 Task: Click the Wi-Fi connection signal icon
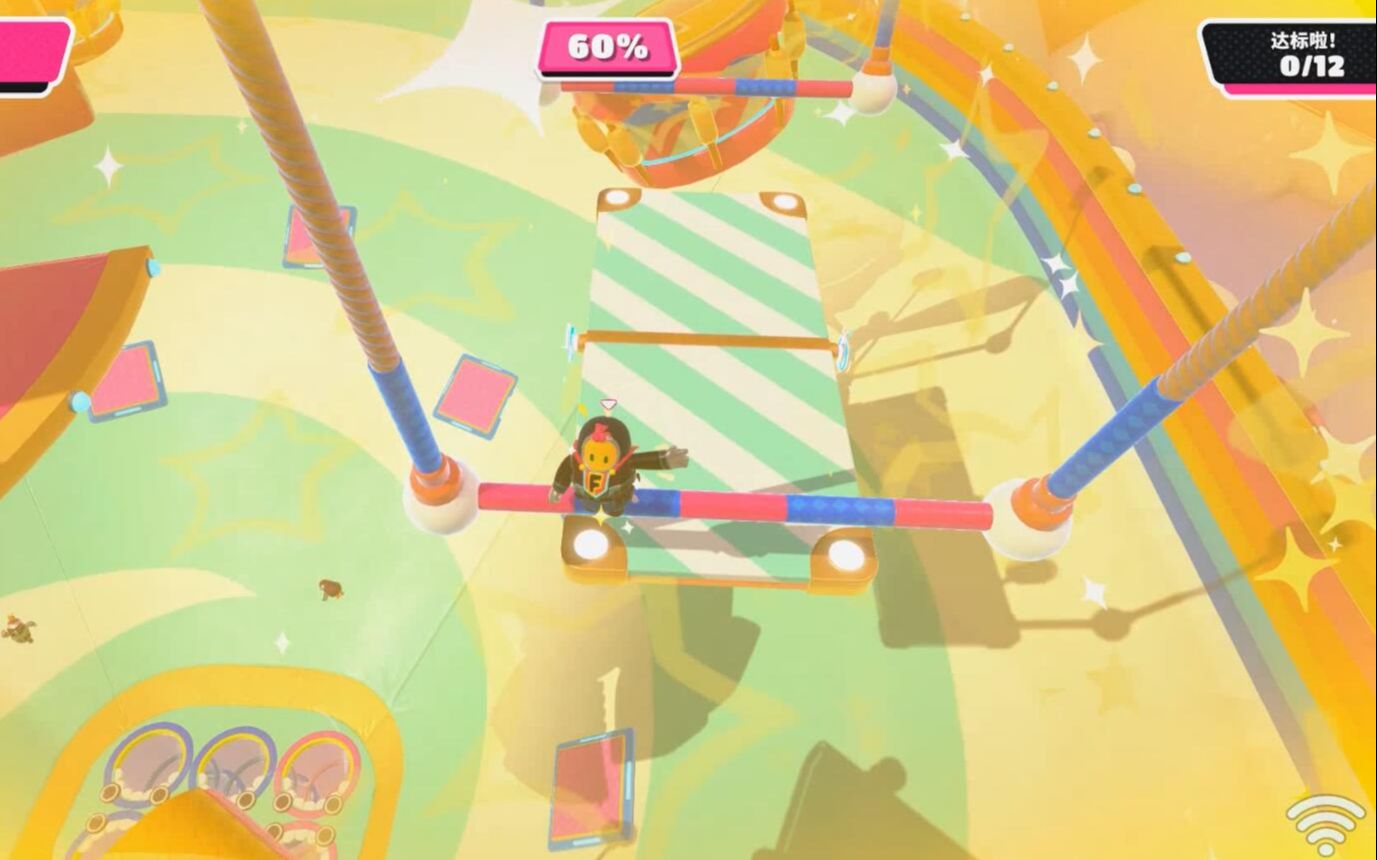click(1325, 823)
